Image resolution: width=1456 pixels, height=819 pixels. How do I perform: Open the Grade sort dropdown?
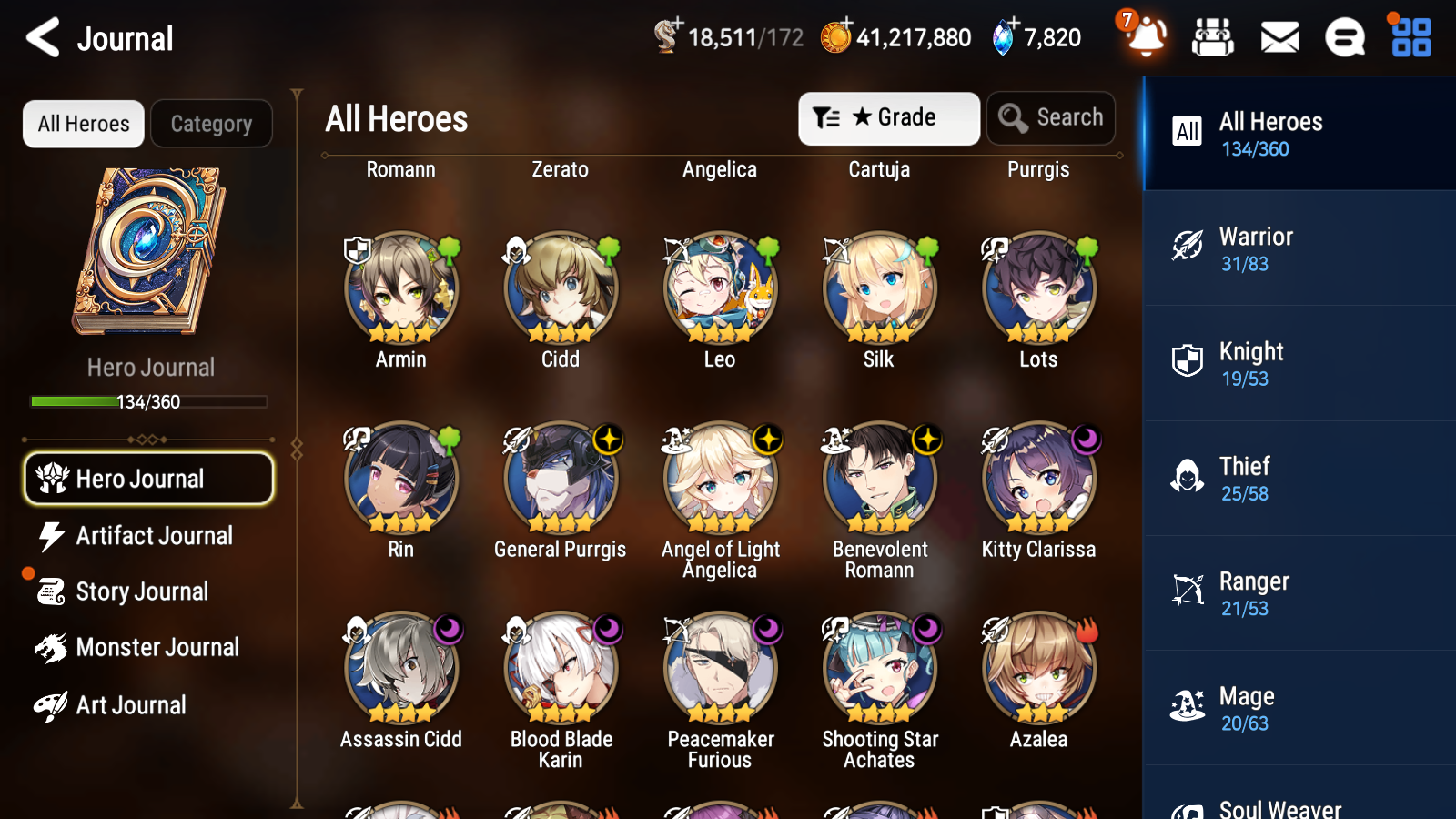click(888, 117)
